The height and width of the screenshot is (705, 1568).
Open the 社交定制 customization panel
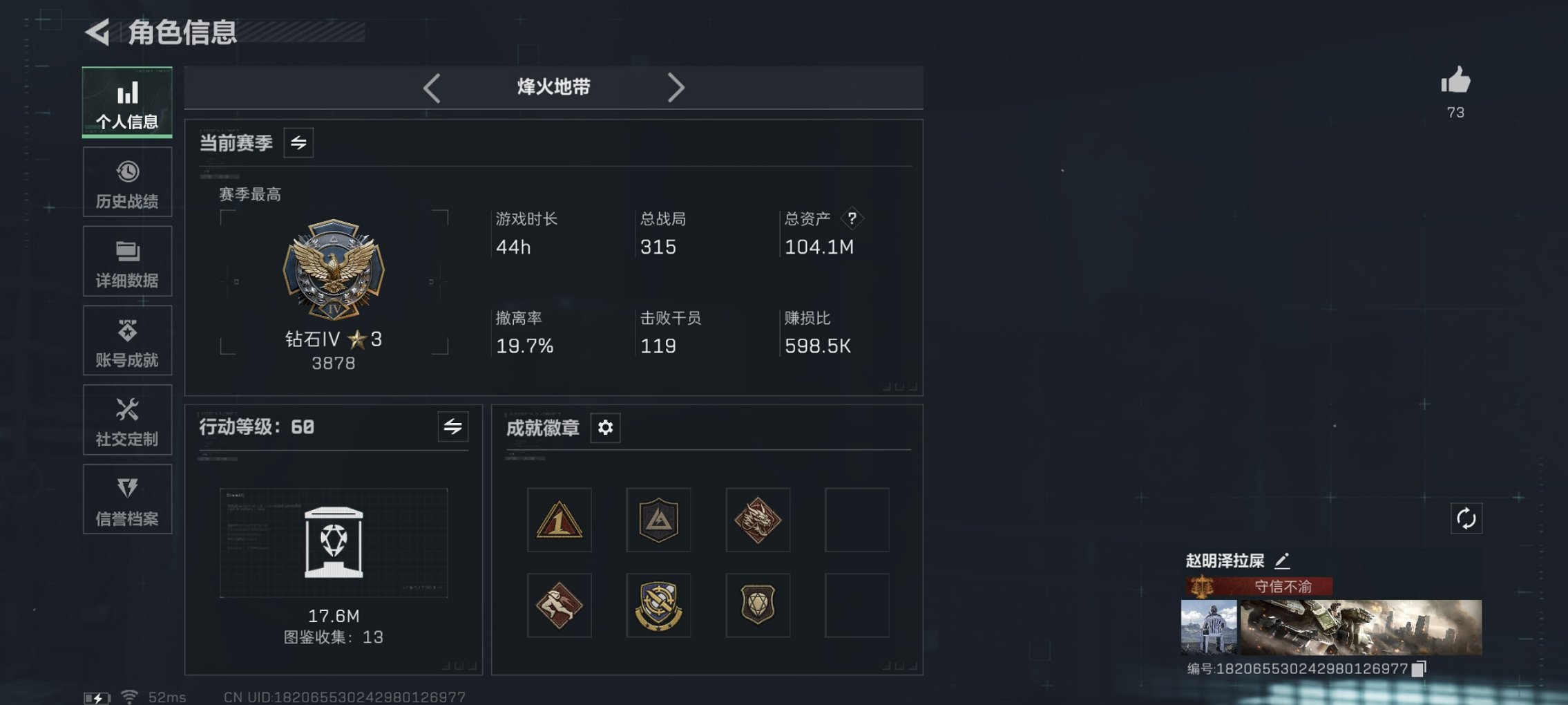tap(127, 420)
